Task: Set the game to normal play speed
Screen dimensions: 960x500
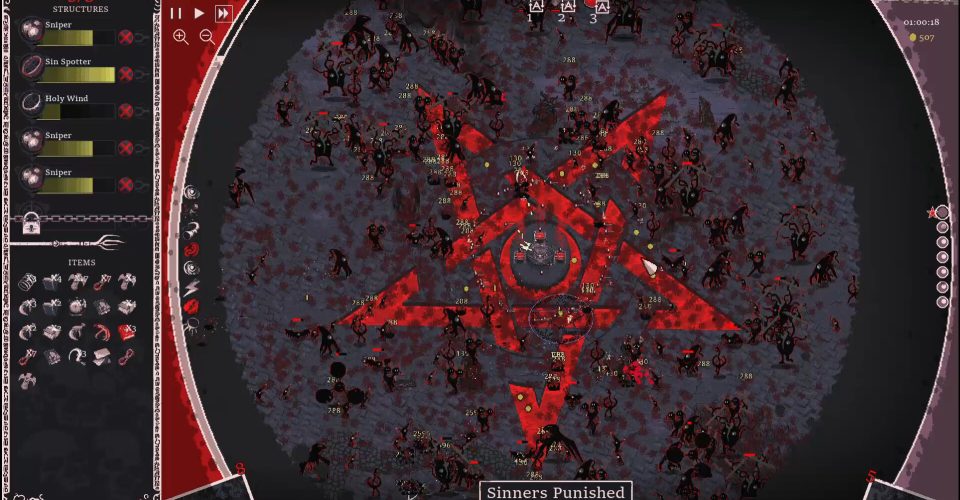Action: 199,13
